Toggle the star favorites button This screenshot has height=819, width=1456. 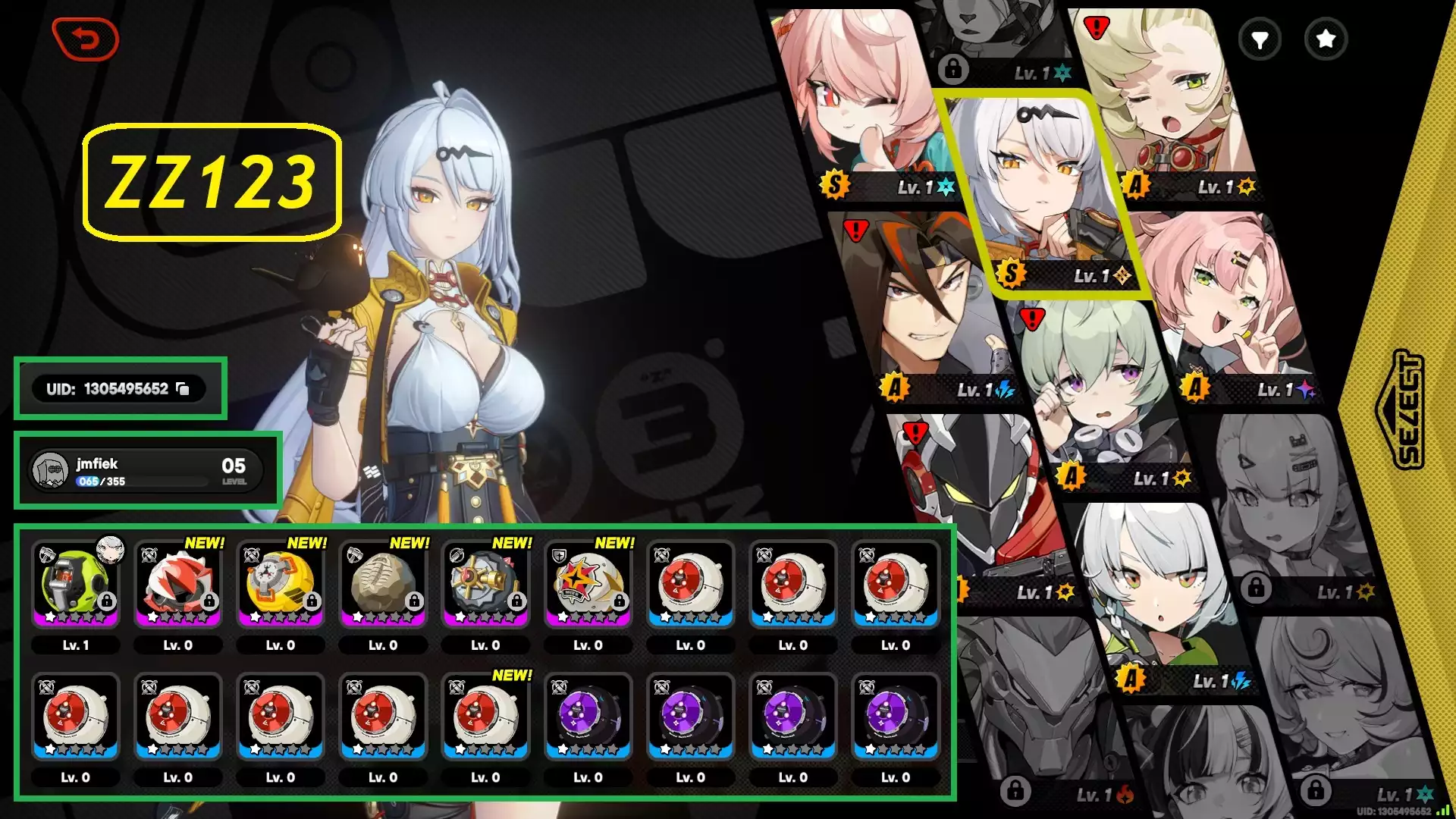coord(1326,39)
